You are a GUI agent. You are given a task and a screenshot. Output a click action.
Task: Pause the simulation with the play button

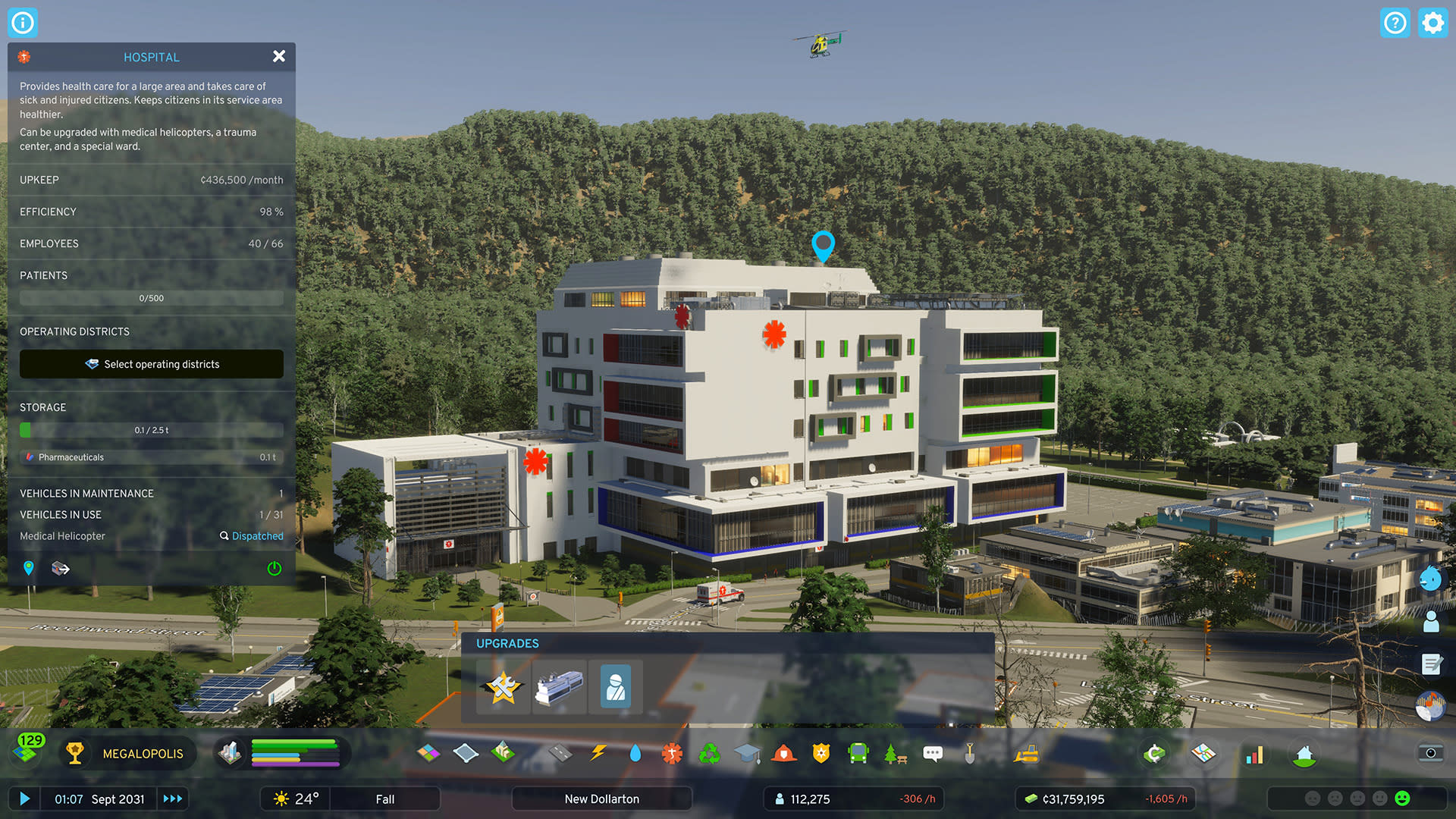25,799
